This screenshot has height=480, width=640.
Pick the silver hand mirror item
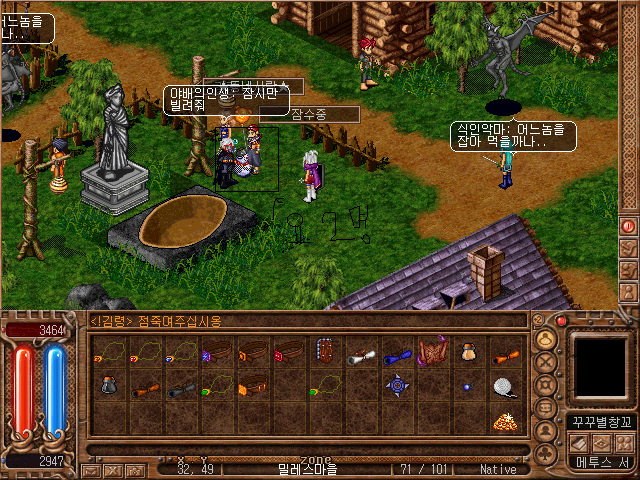tap(504, 386)
